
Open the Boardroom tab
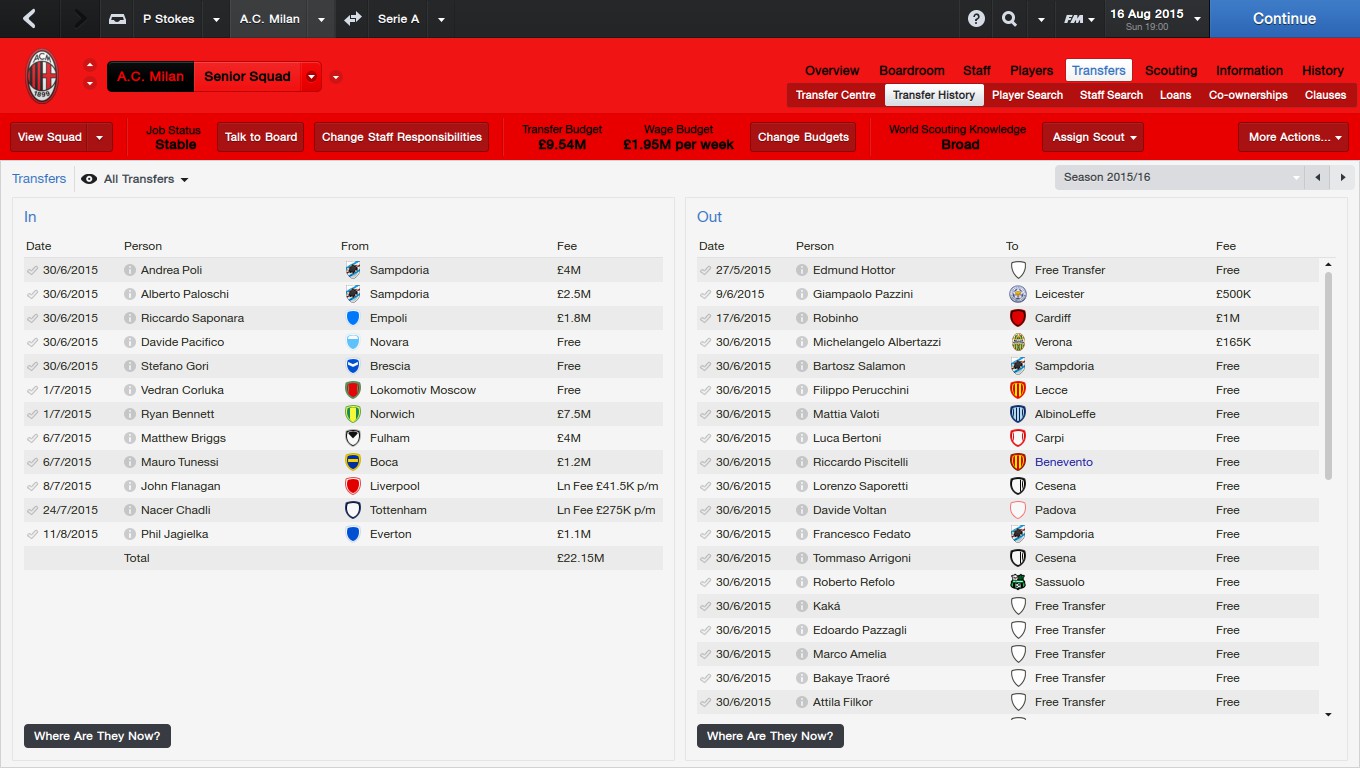coord(911,70)
